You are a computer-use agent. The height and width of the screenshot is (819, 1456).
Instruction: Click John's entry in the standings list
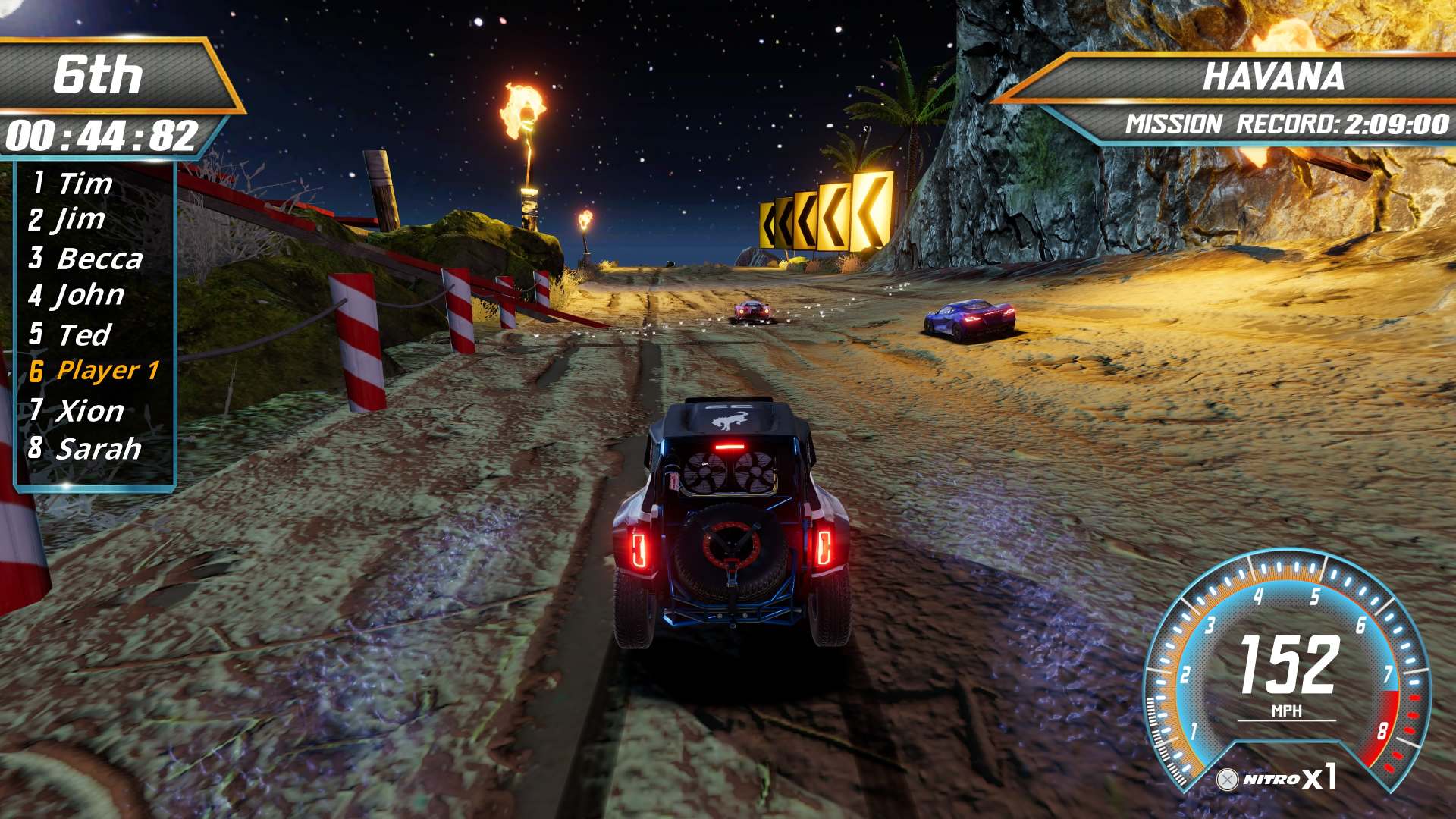point(89,295)
